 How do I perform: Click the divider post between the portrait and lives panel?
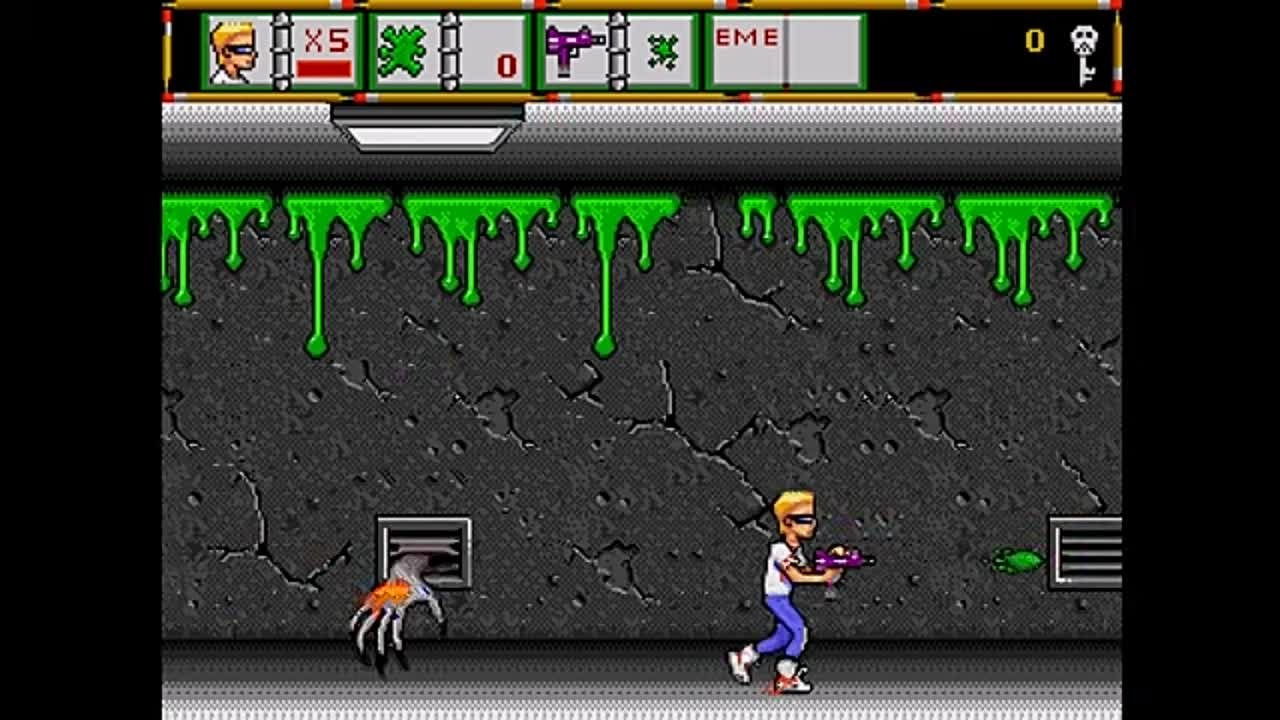point(281,48)
